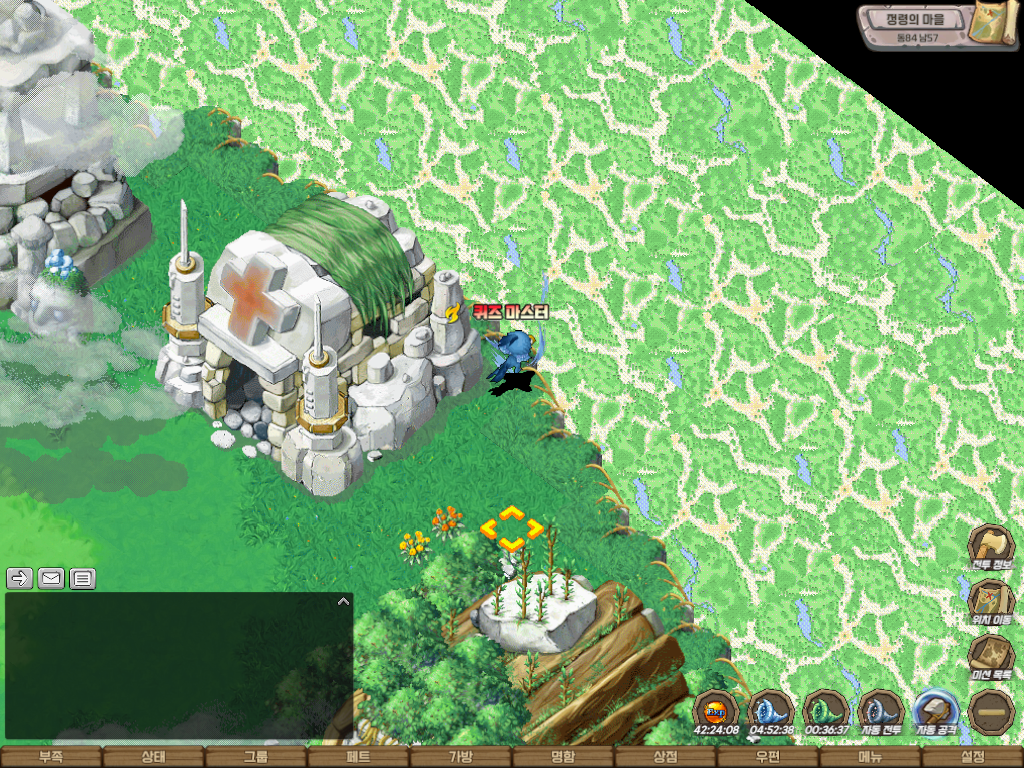Image resolution: width=1024 pixels, height=768 pixels.
Task: Open the 우편 mail menu
Action: [768, 757]
